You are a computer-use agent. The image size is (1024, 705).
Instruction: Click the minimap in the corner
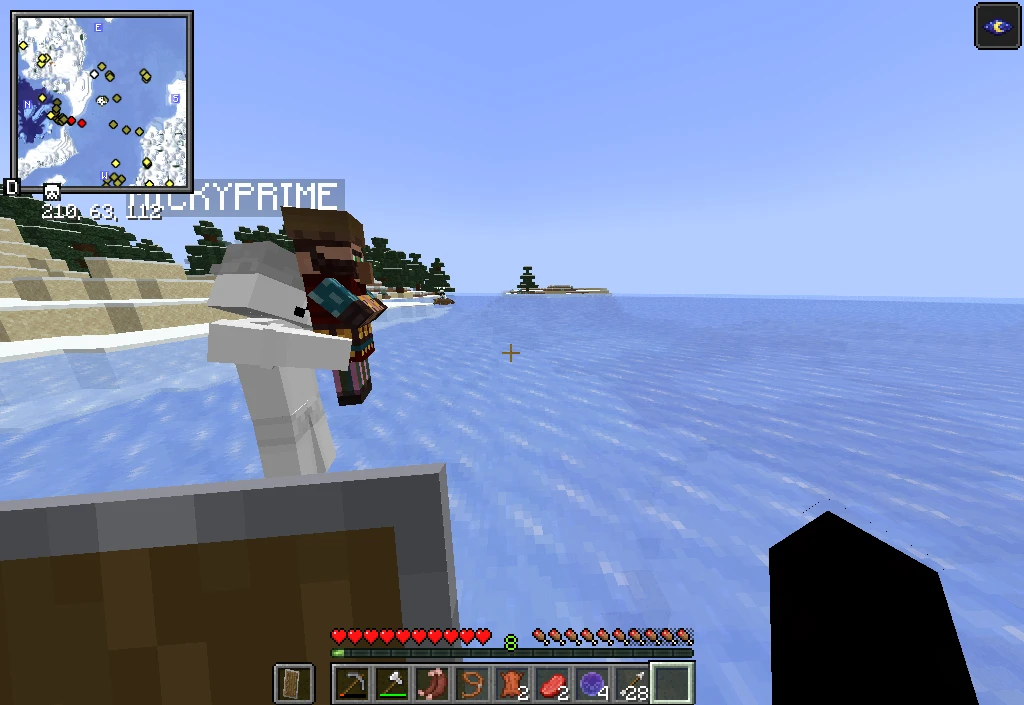101,100
